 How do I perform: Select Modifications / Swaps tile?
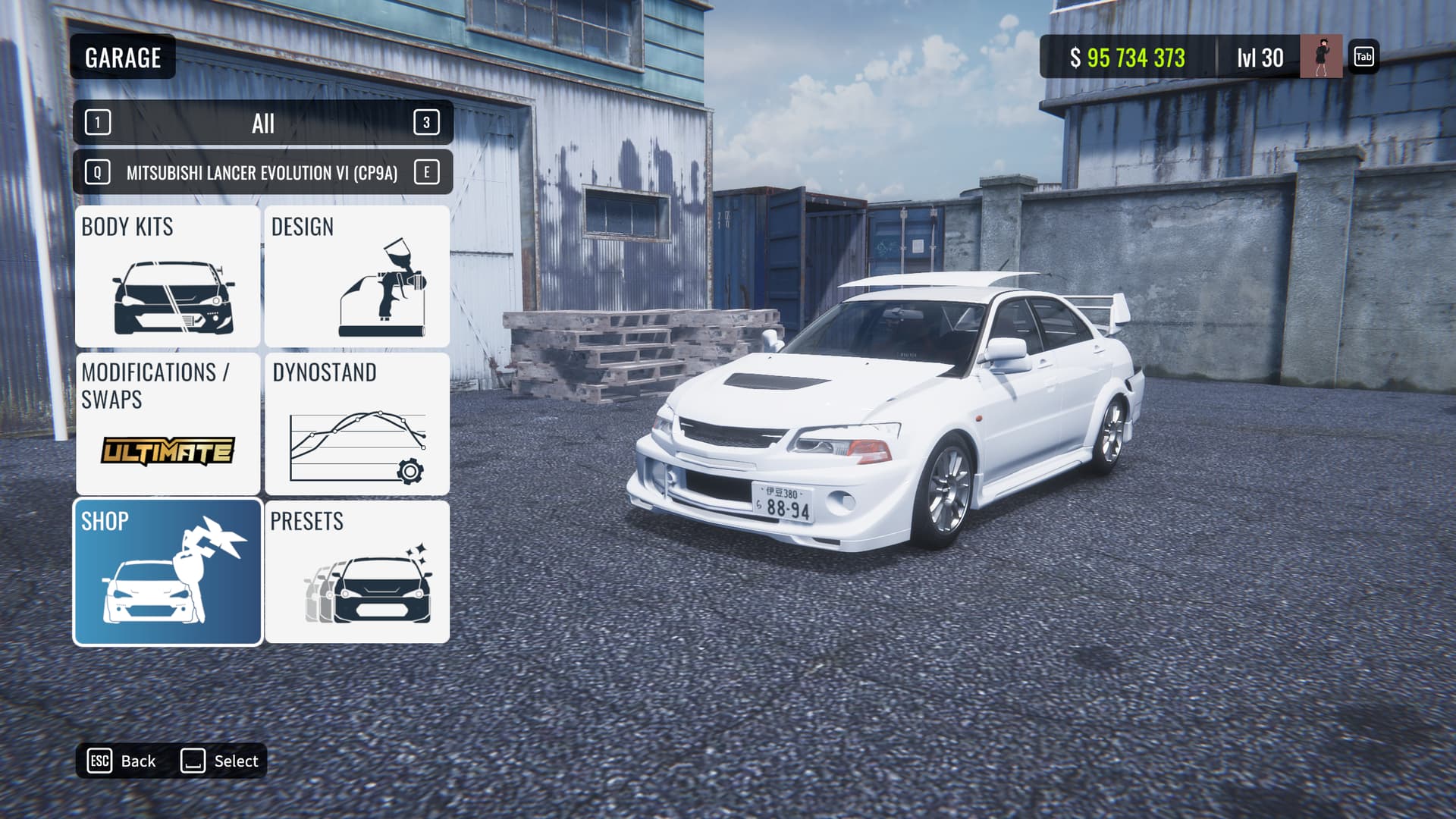(168, 423)
